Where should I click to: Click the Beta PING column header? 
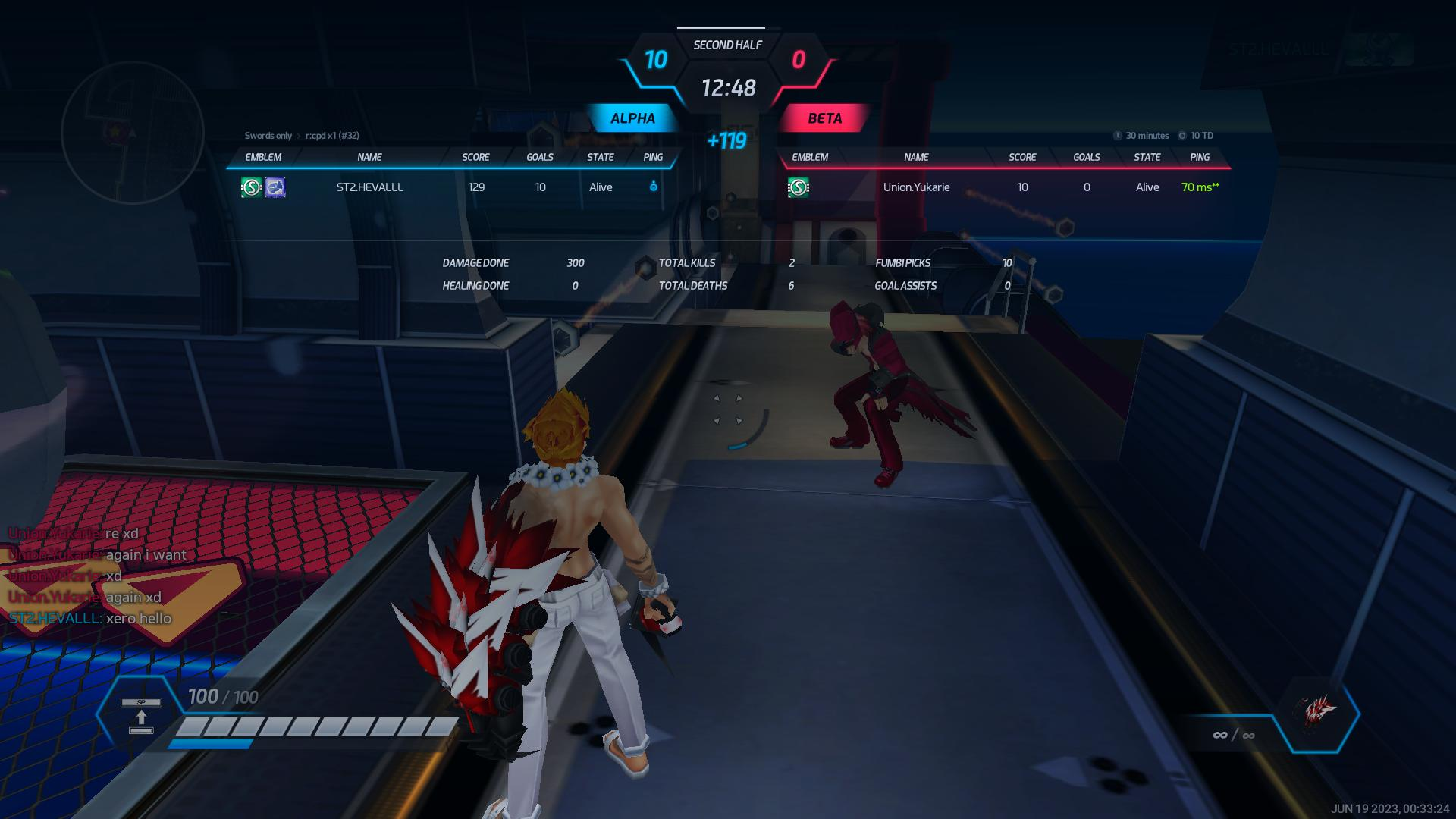[1200, 157]
